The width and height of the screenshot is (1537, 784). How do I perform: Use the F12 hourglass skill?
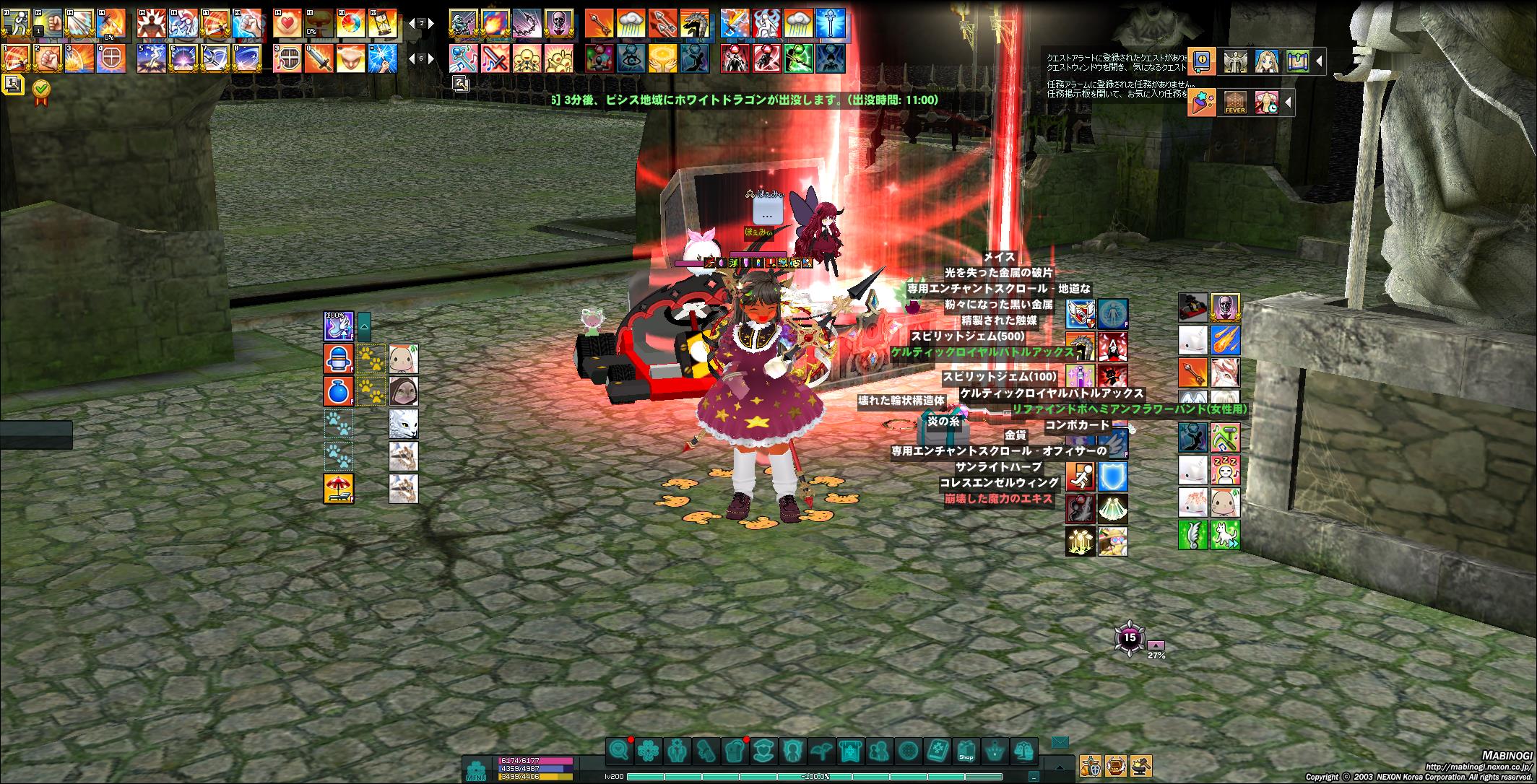coord(381,25)
